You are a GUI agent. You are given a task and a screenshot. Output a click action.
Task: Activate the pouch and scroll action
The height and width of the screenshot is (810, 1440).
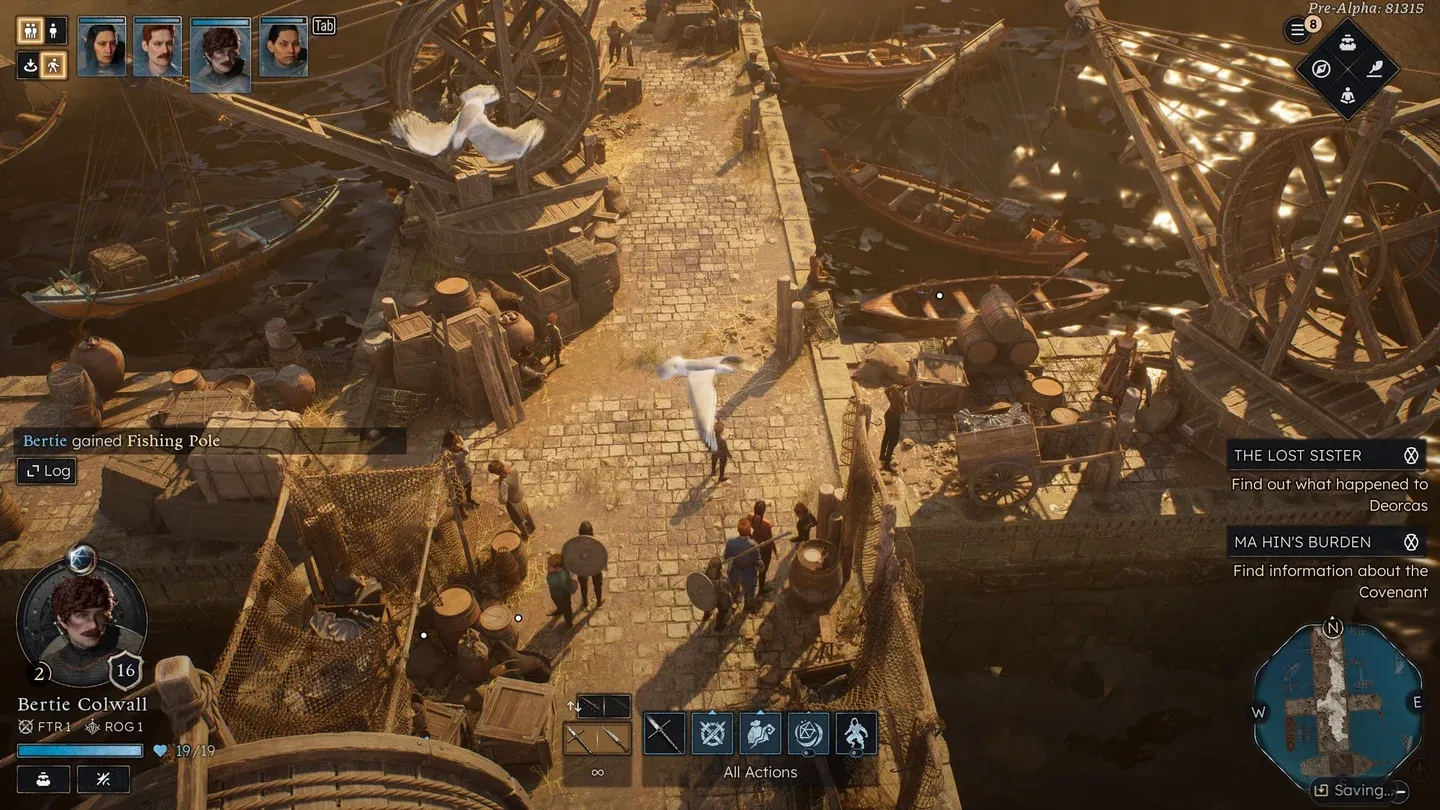pos(760,734)
